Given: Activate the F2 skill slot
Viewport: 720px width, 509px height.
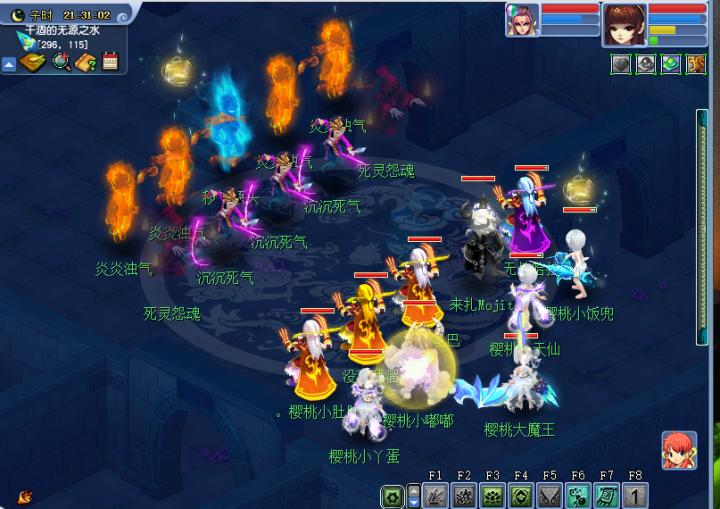Looking at the screenshot, I should click(x=464, y=495).
